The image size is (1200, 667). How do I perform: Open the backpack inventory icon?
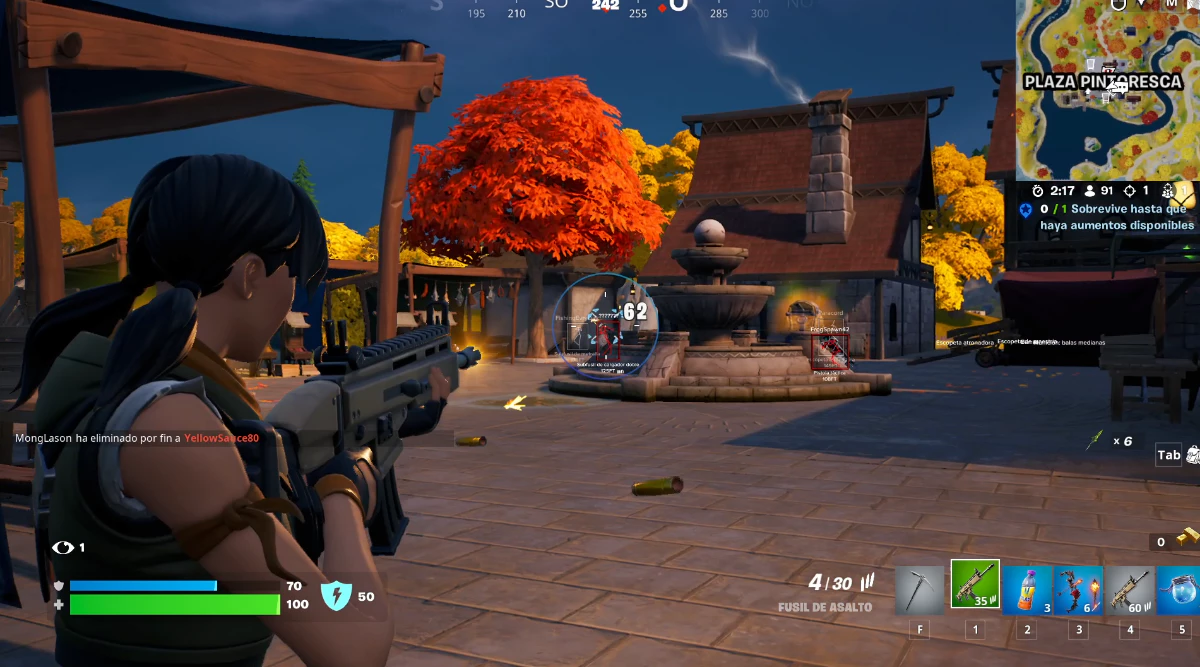[1192, 455]
